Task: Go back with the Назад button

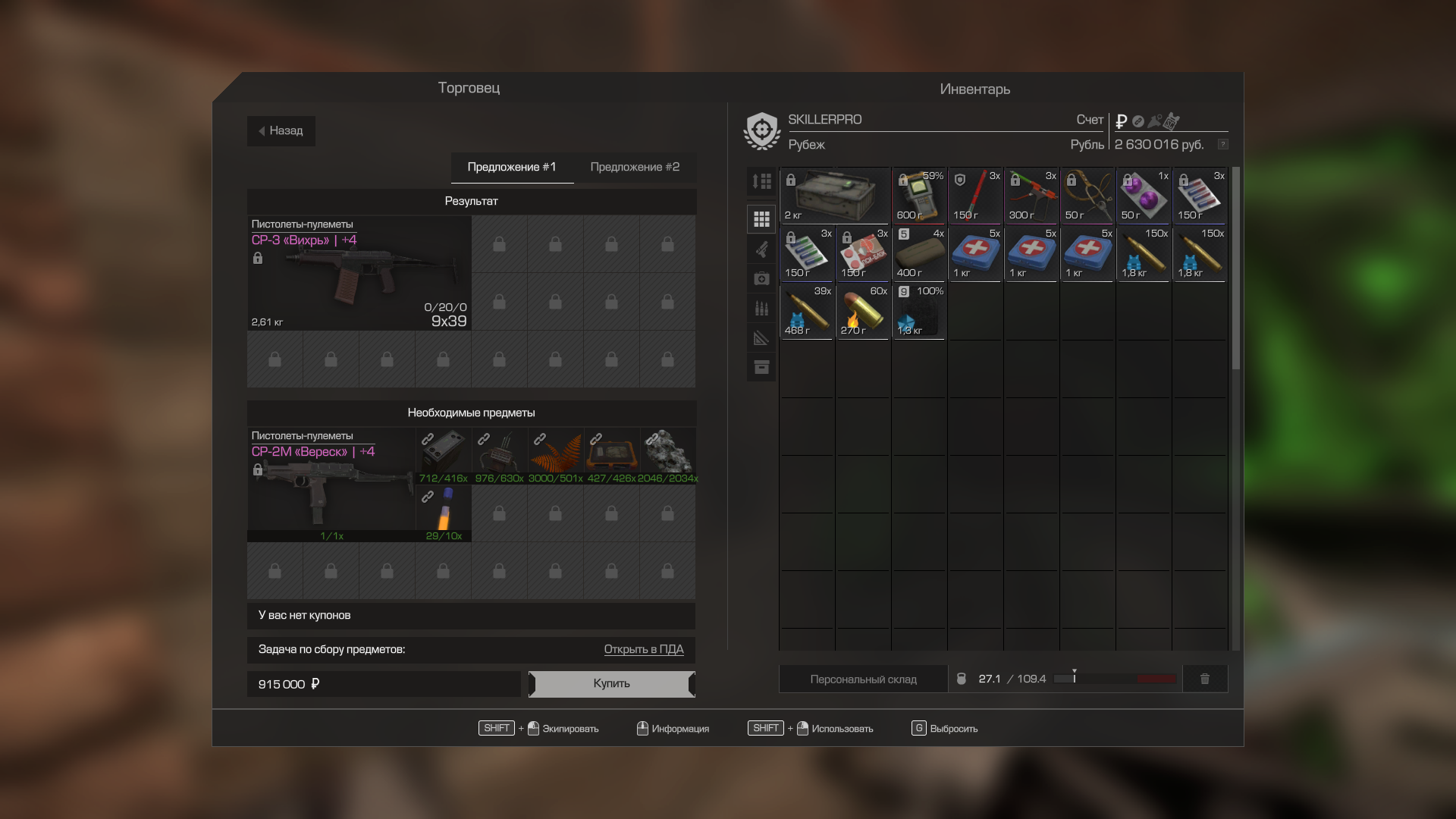Action: pyautogui.click(x=281, y=131)
